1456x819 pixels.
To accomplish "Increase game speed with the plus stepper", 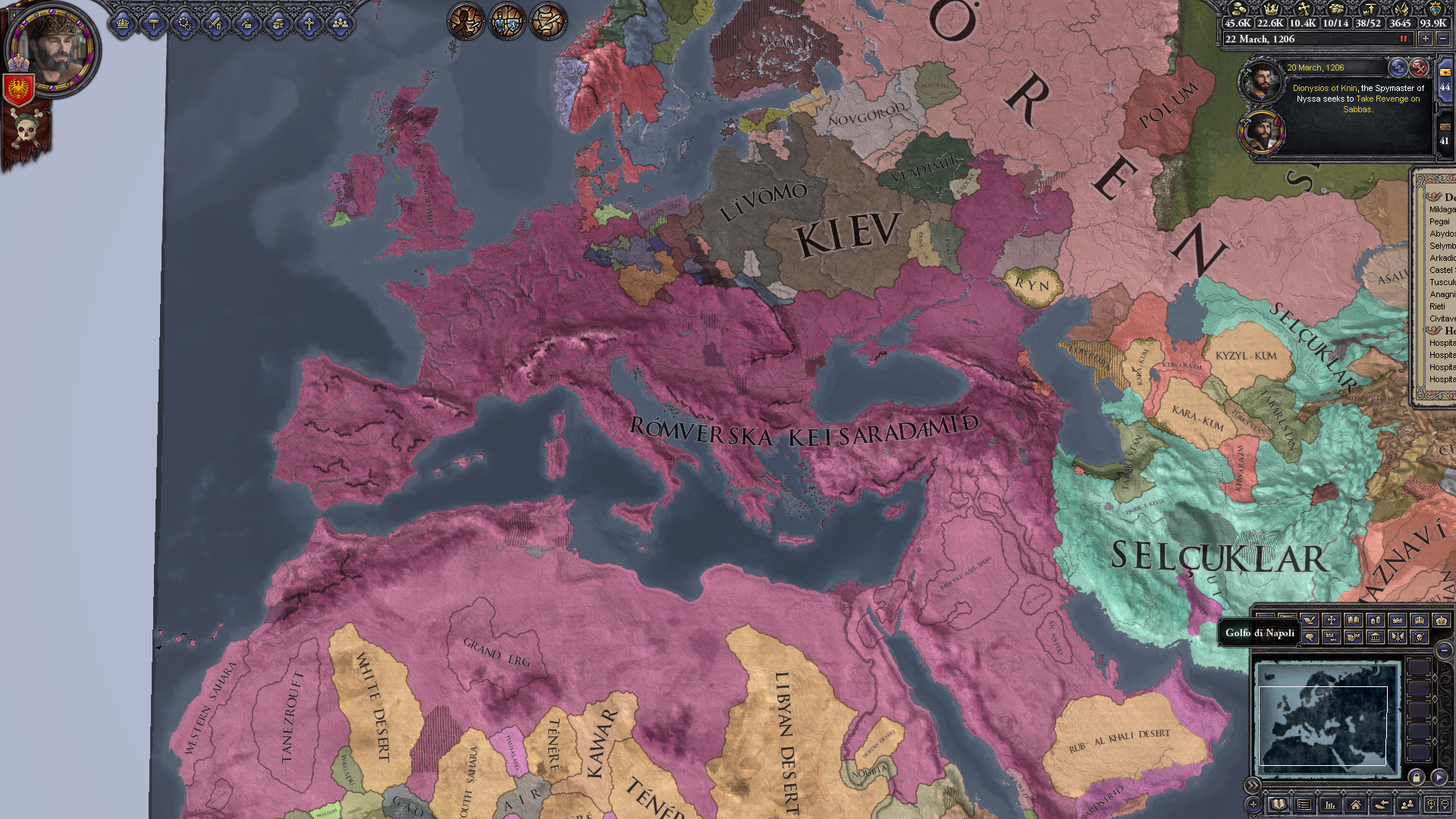I will [1426, 39].
